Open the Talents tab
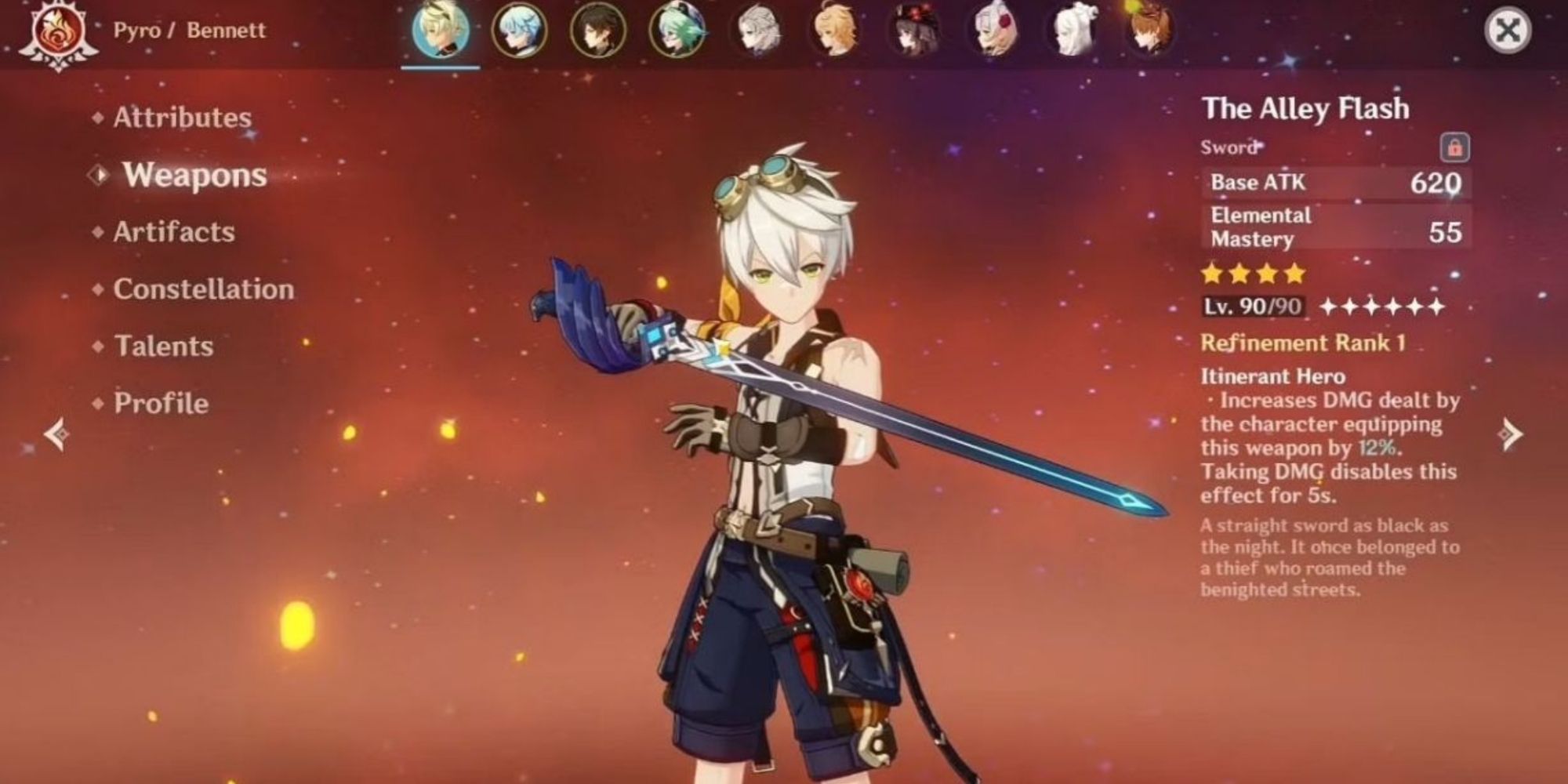This screenshot has height=784, width=1568. (x=163, y=347)
